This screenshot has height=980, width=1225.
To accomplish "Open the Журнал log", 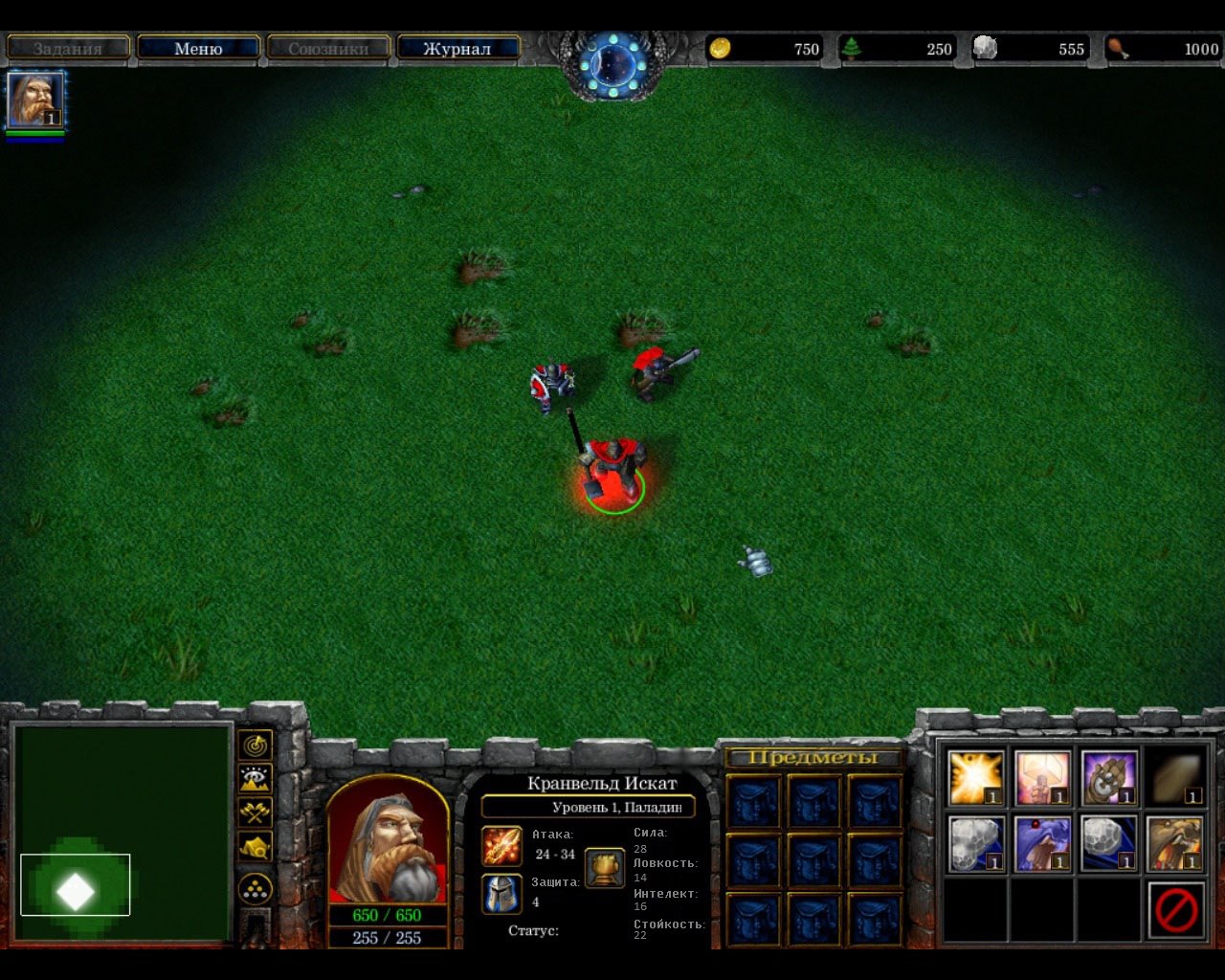I will point(457,48).
